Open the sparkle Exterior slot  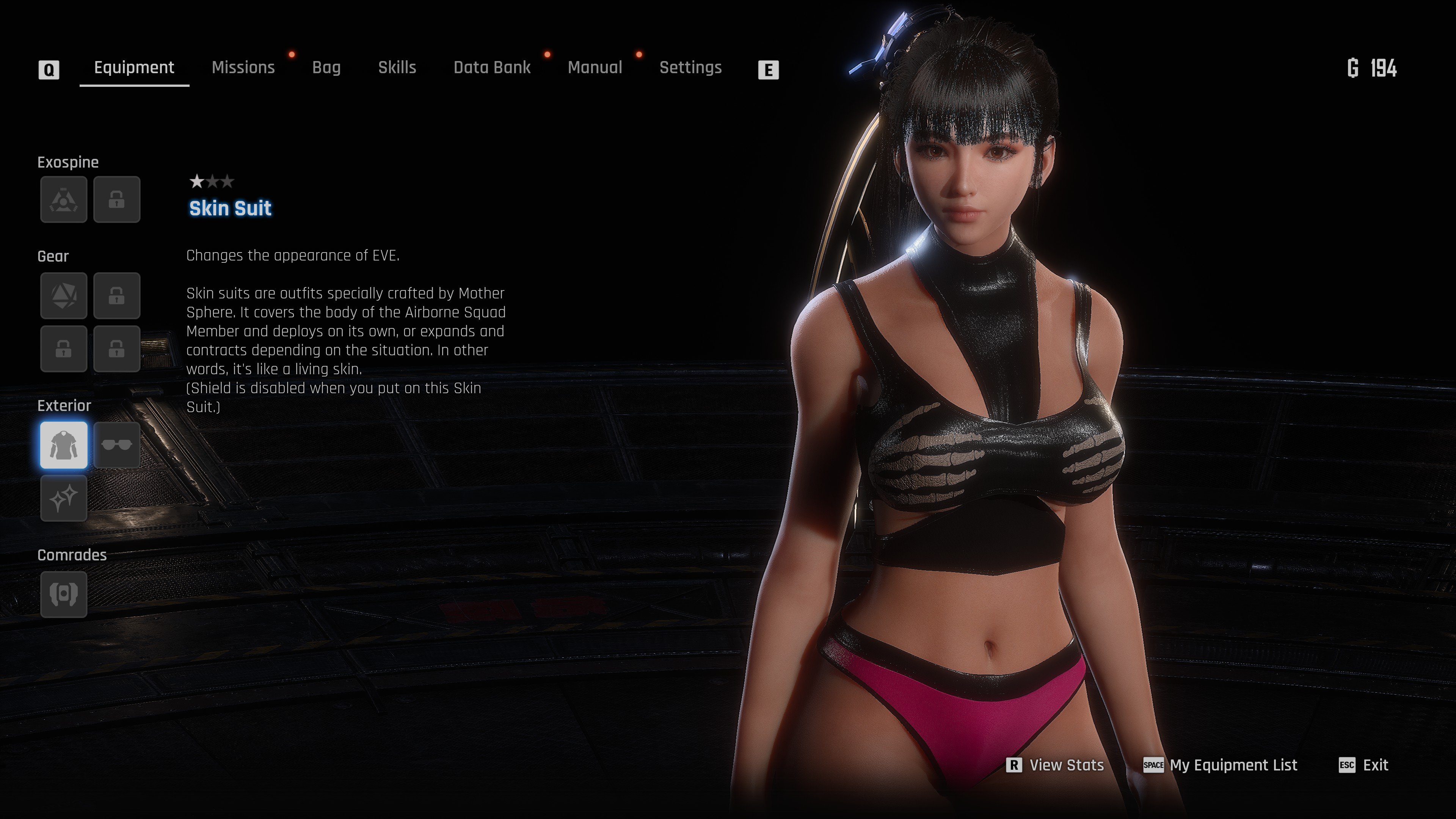tap(64, 498)
